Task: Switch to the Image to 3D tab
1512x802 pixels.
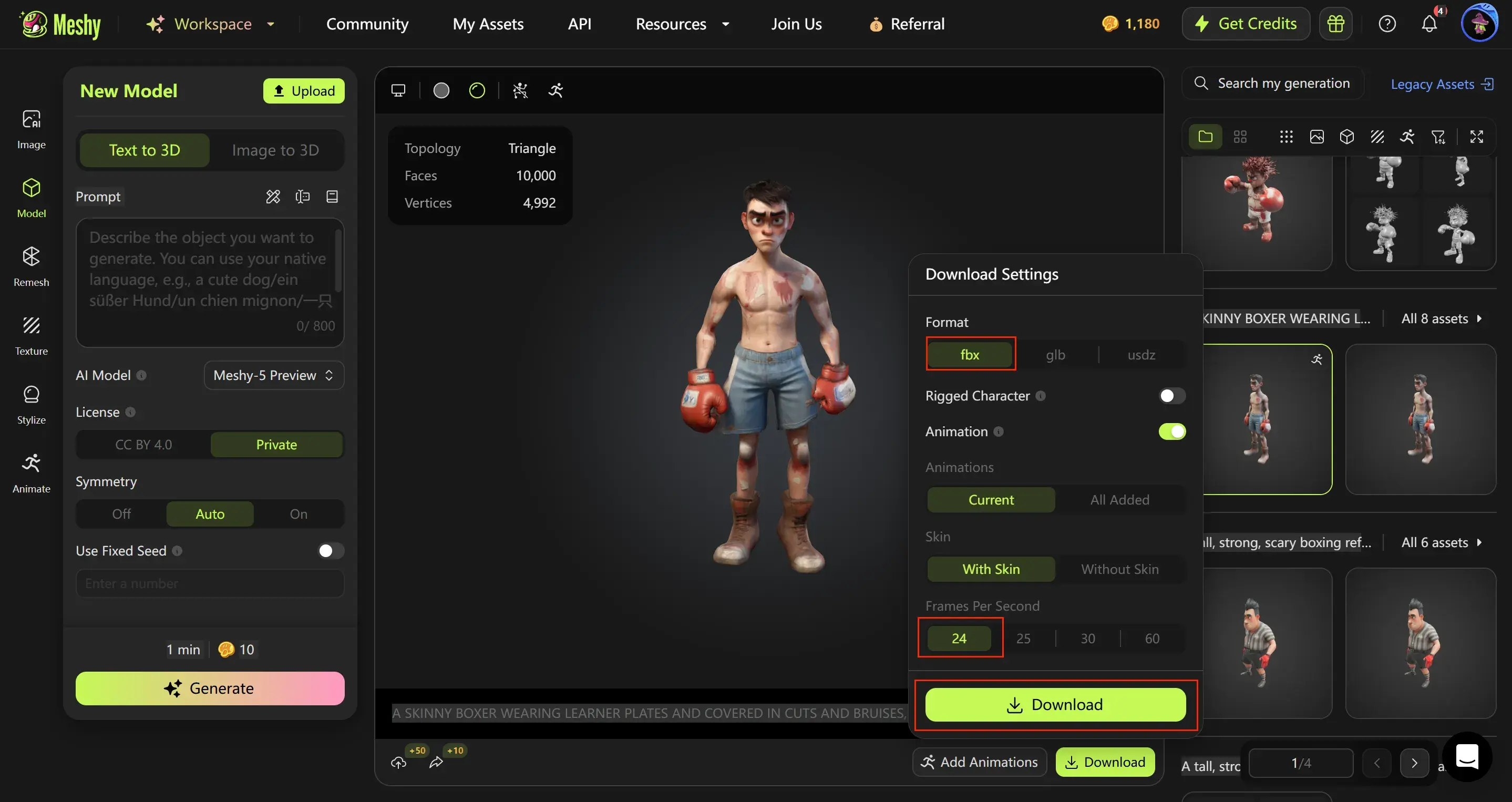Action: (276, 150)
